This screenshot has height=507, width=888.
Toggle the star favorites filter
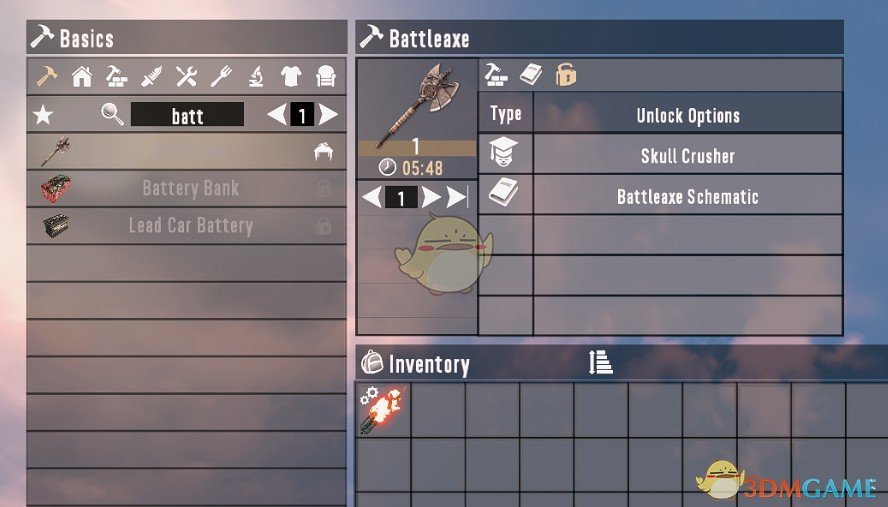tap(43, 115)
